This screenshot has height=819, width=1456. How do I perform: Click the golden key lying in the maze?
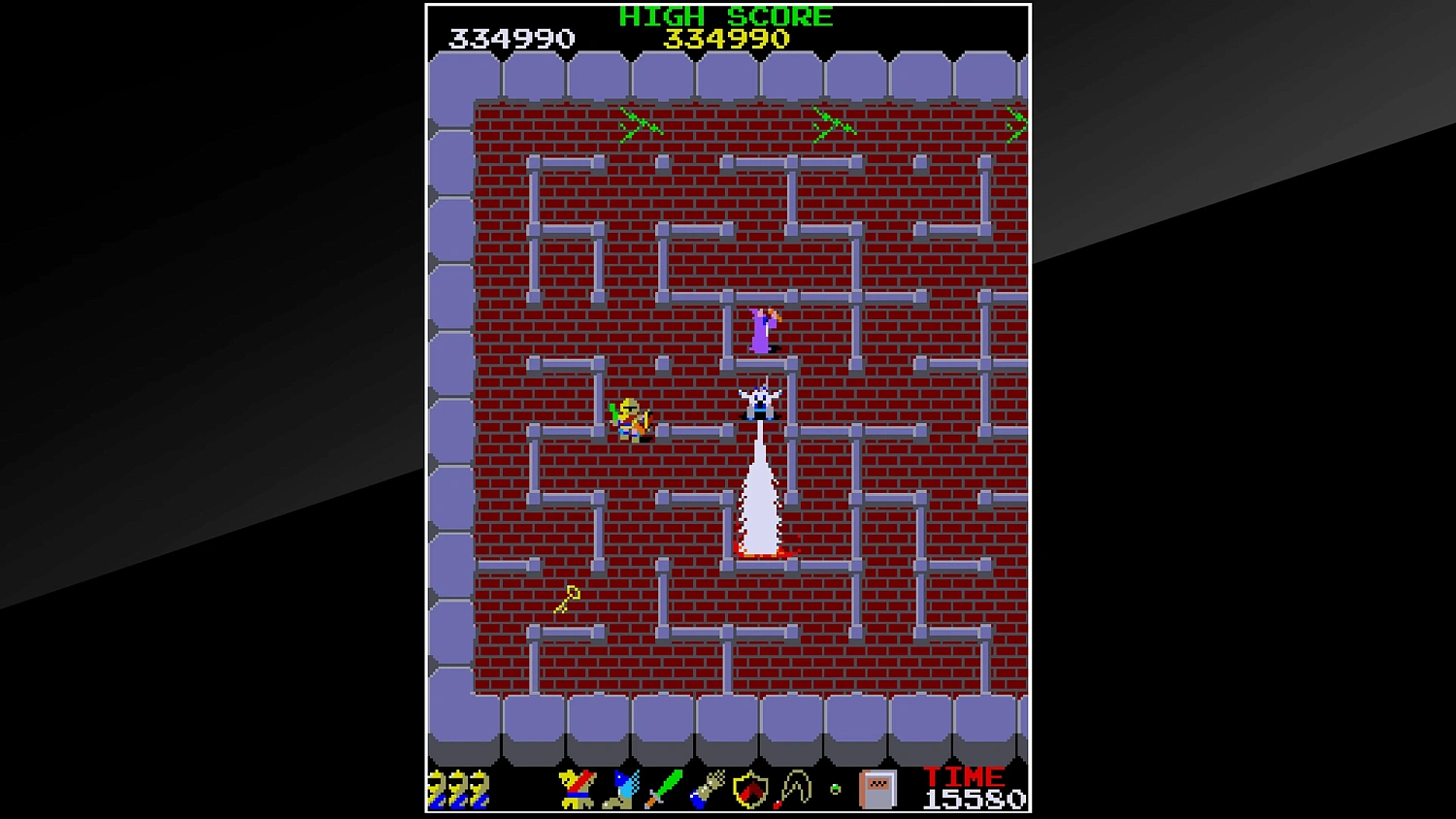tap(566, 599)
